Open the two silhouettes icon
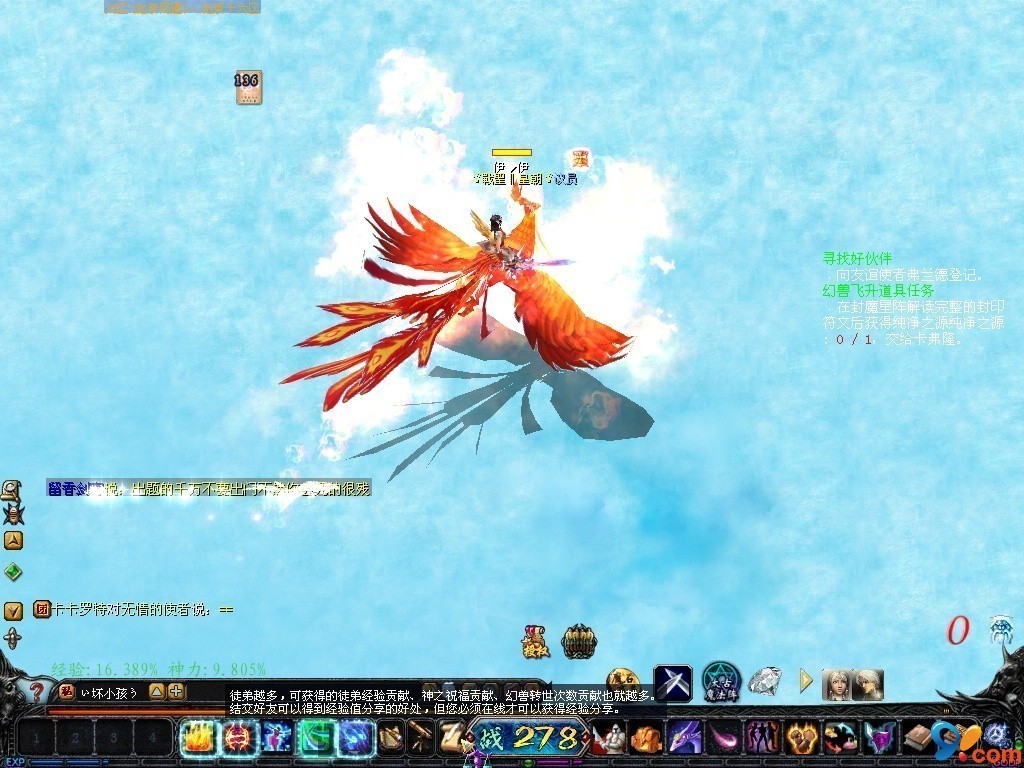This screenshot has width=1024, height=768. click(762, 739)
